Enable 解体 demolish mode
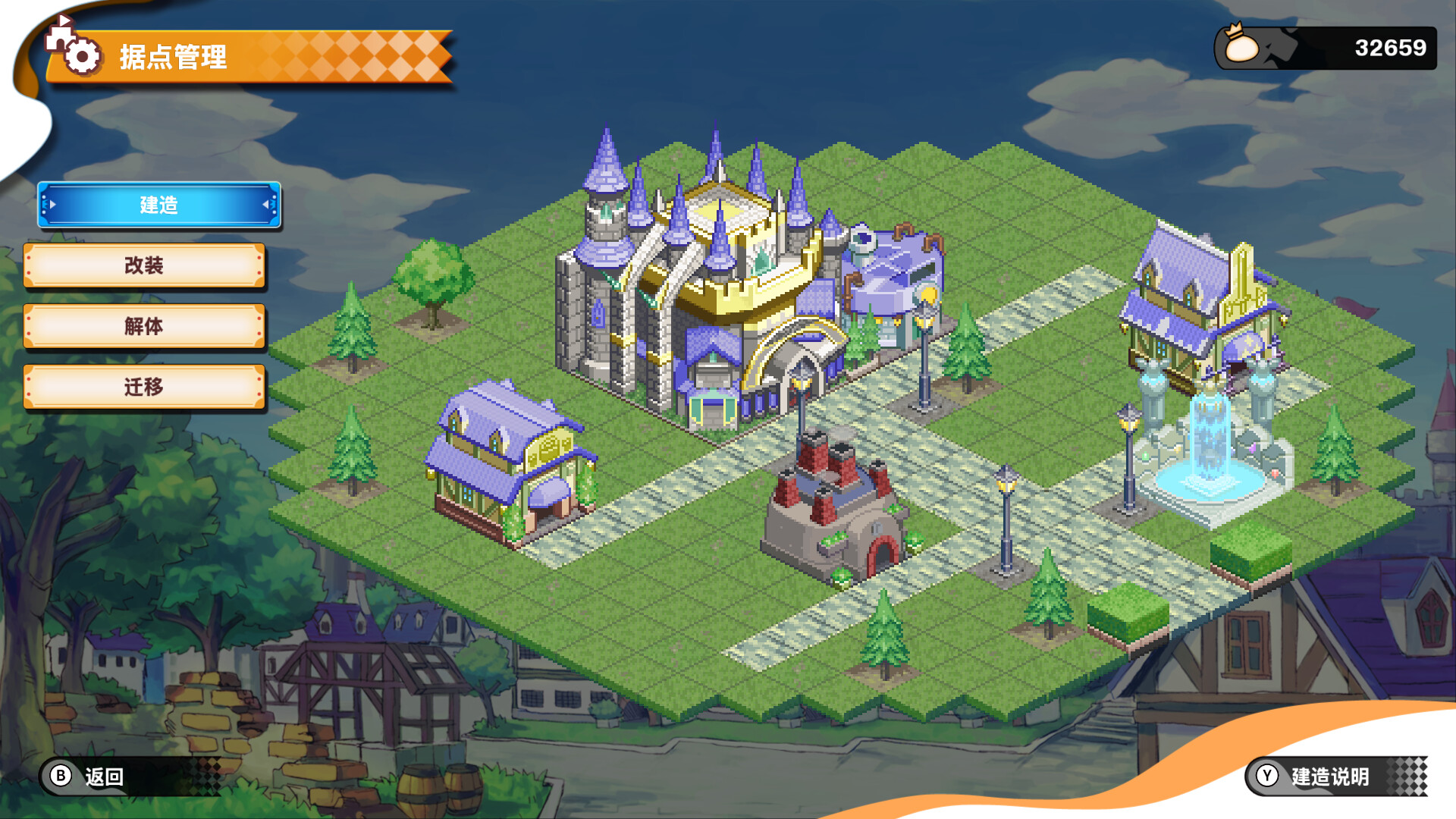This screenshot has height=819, width=1456. coord(145,326)
